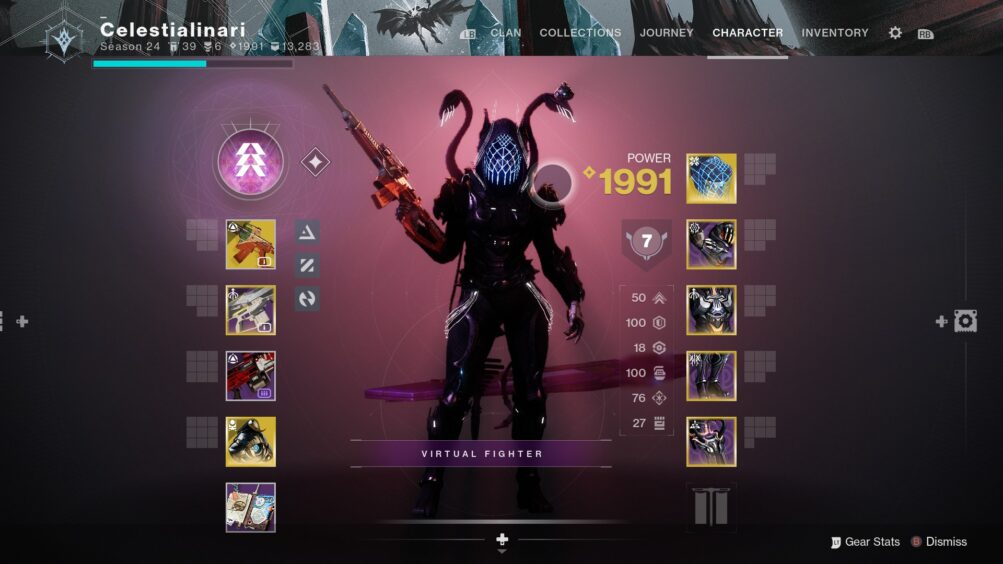Choose the gauntlets armor slot
The width and height of the screenshot is (1003, 564).
click(x=711, y=245)
